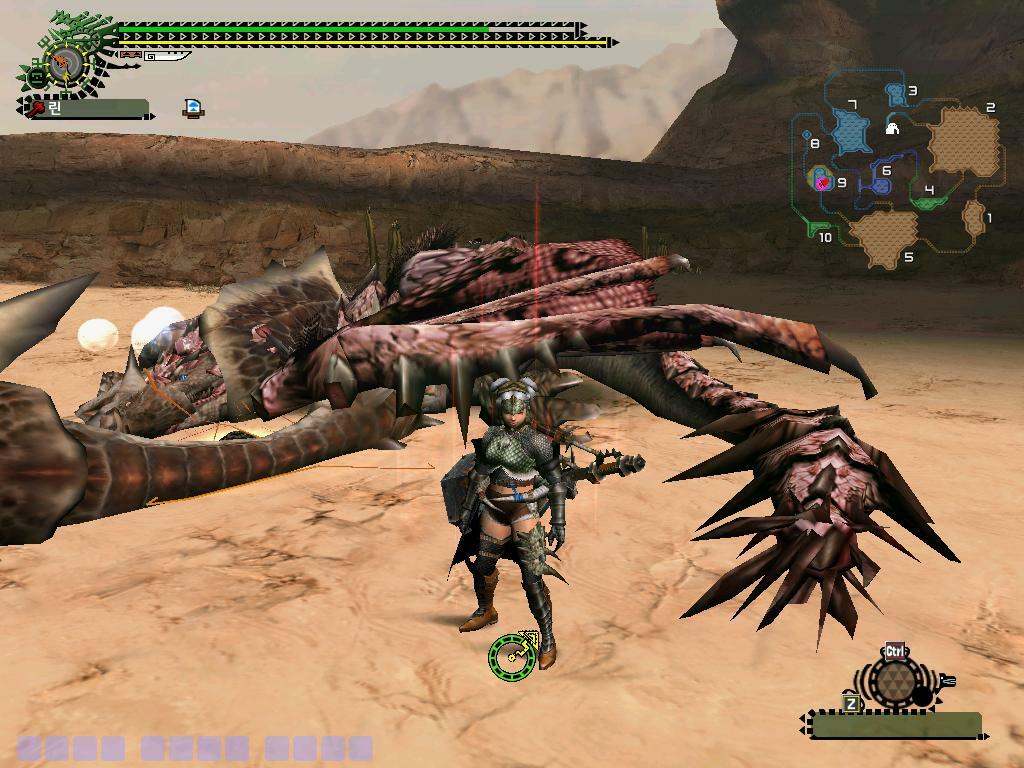Image resolution: width=1024 pixels, height=768 pixels.
Task: Click the weapon sharpness gauge blade icon
Action: point(165,56)
